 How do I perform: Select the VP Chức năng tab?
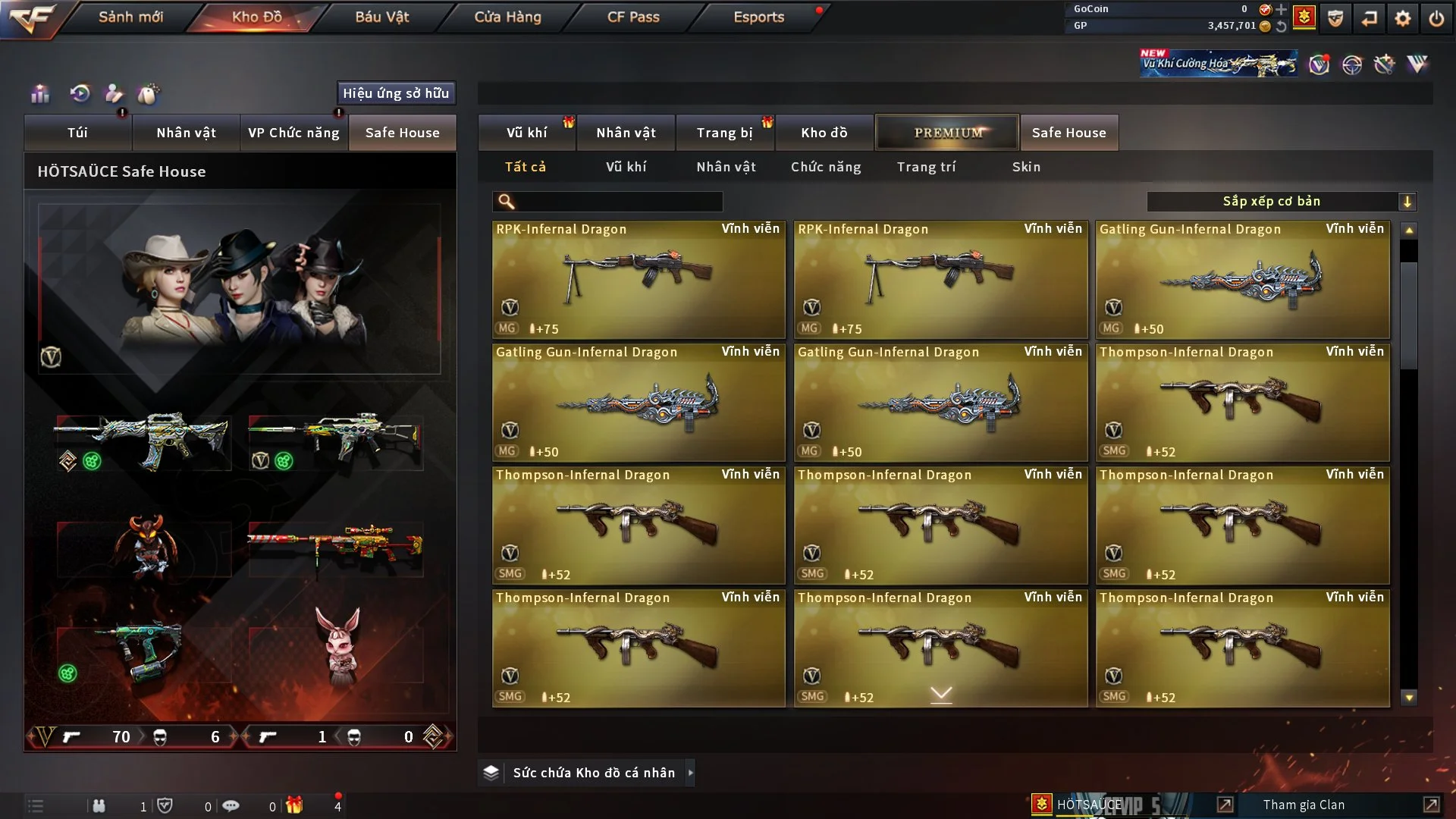(x=293, y=133)
